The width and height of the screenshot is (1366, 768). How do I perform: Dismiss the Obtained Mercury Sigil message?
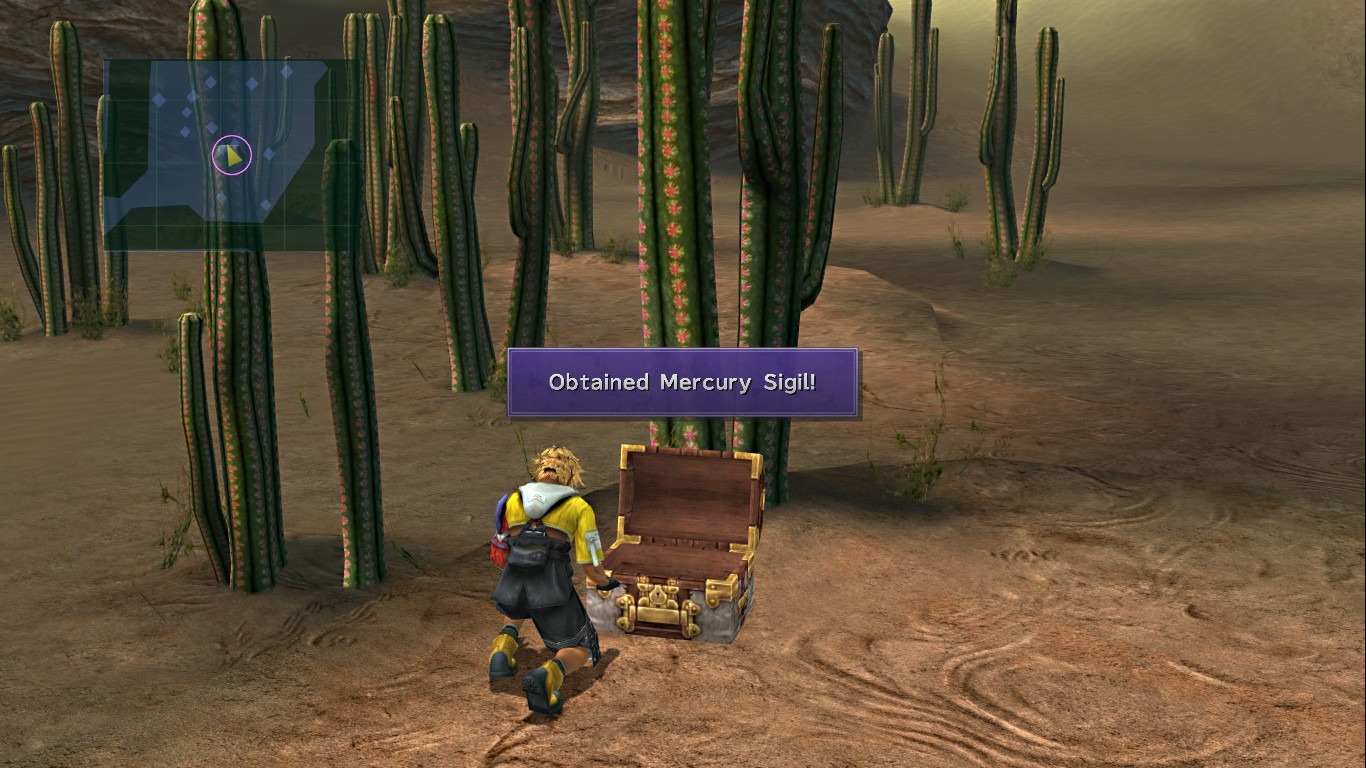click(x=682, y=382)
